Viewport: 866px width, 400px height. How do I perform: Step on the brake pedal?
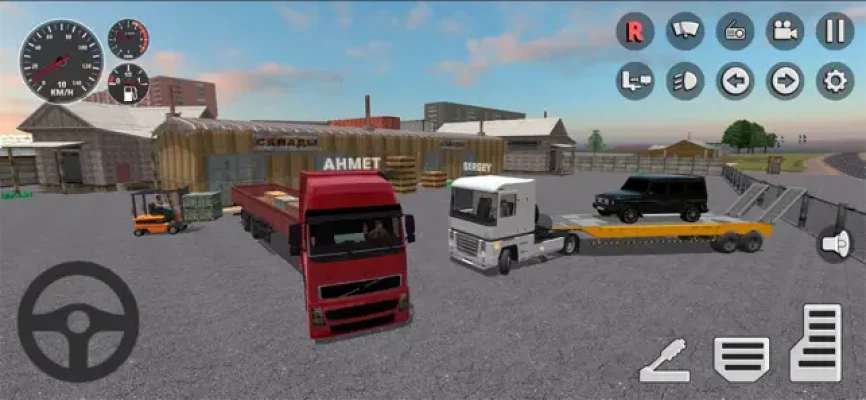(x=741, y=358)
